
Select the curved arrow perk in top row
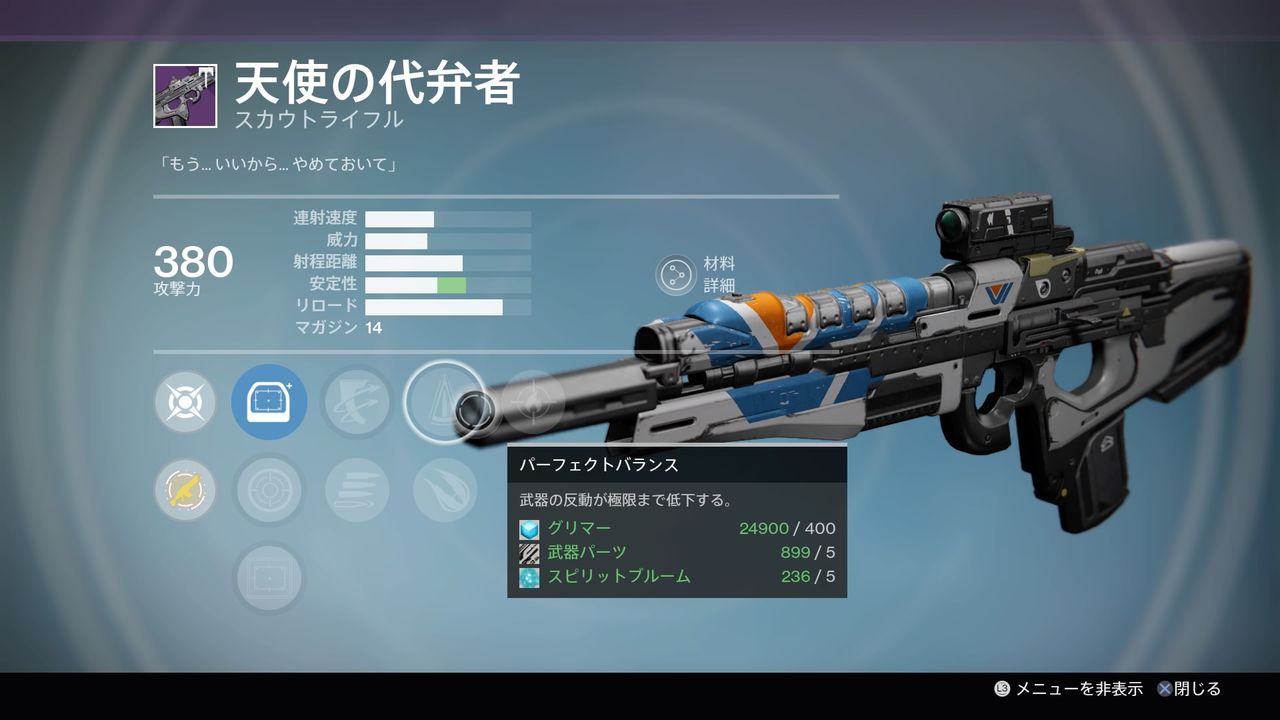tap(357, 403)
